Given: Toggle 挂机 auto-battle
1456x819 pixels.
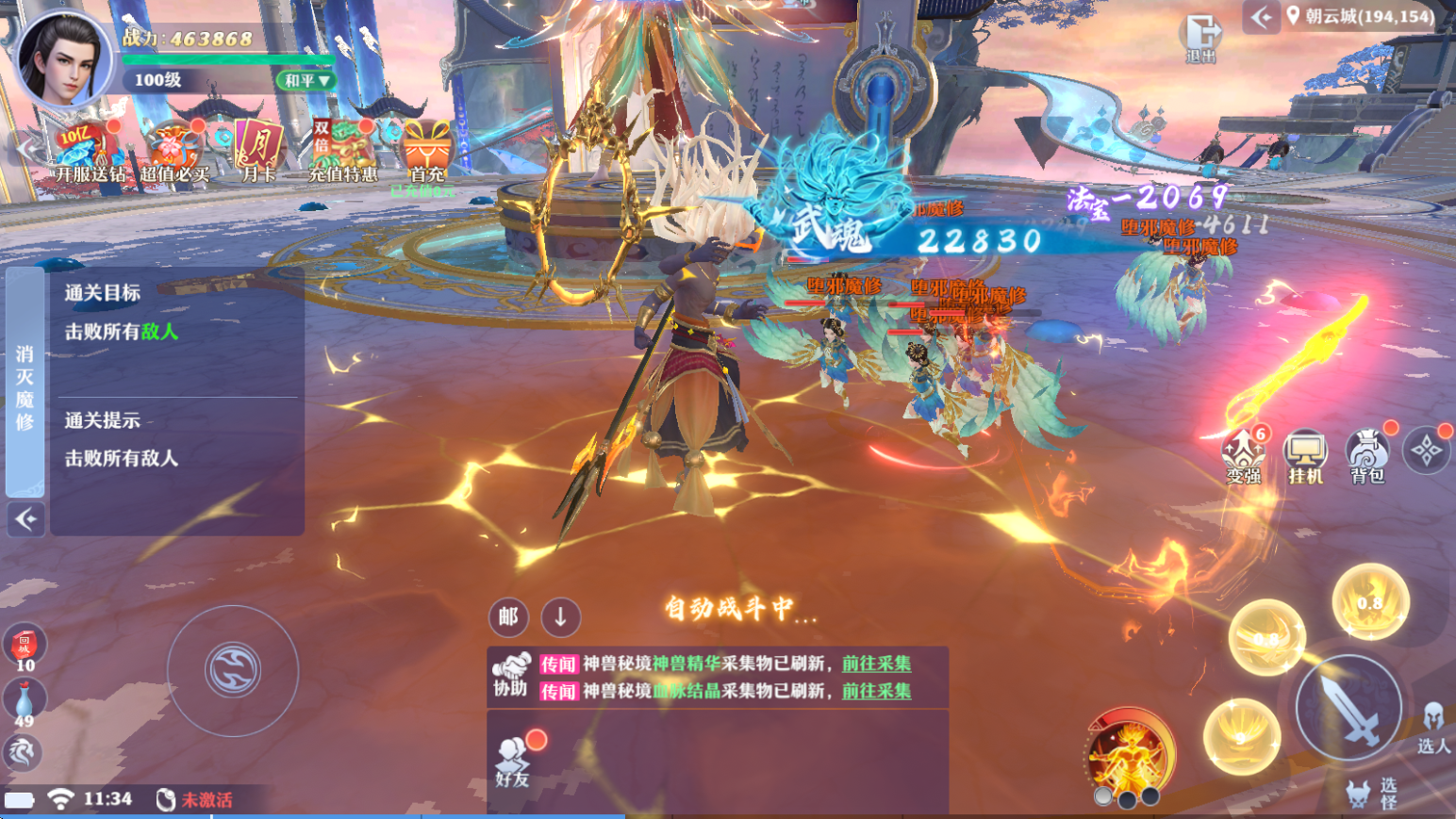Looking at the screenshot, I should tap(1306, 457).
